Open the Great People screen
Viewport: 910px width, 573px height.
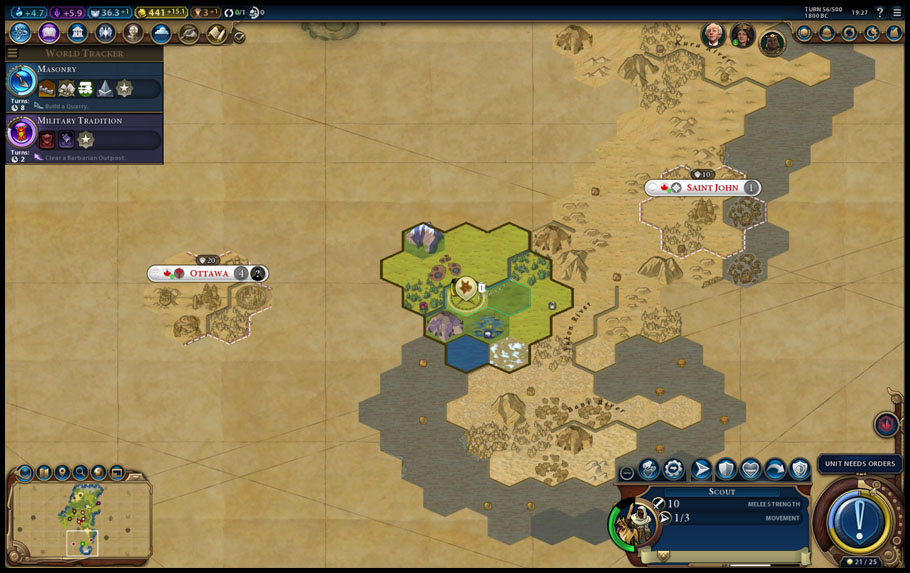[x=133, y=33]
